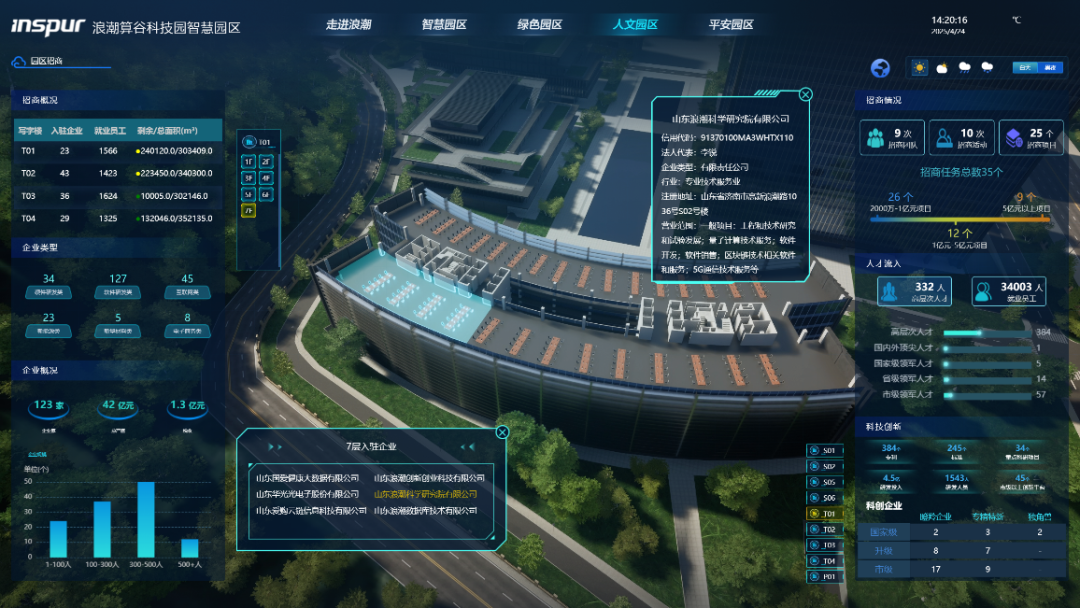Choose building P01 in the building list
This screenshot has width=1080, height=608.
[x=827, y=576]
